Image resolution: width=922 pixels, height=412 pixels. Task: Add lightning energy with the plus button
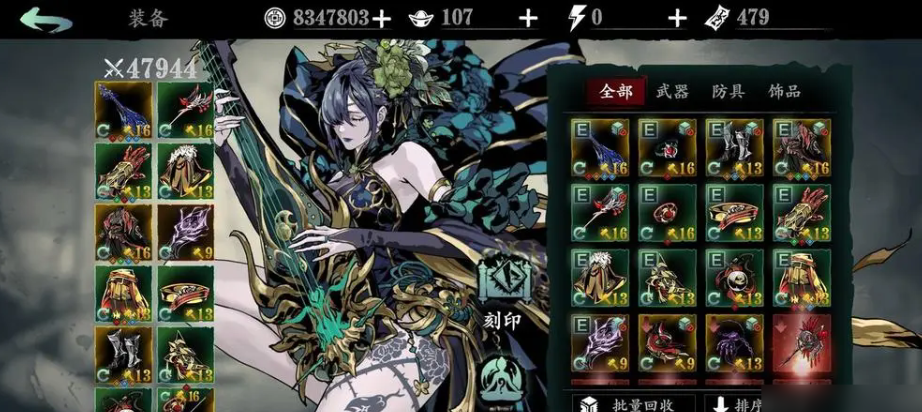[x=677, y=18]
